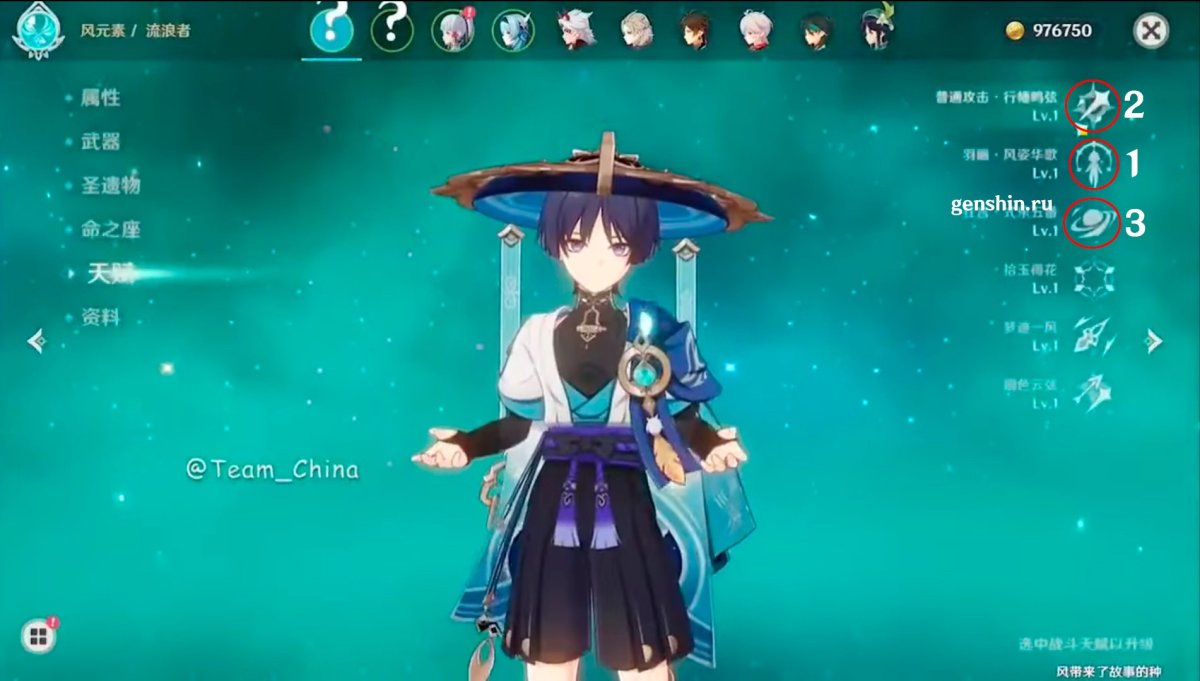This screenshot has height=681, width=1200.
Task: View the 梦迹一风 passive talent
Action: (x=1092, y=336)
